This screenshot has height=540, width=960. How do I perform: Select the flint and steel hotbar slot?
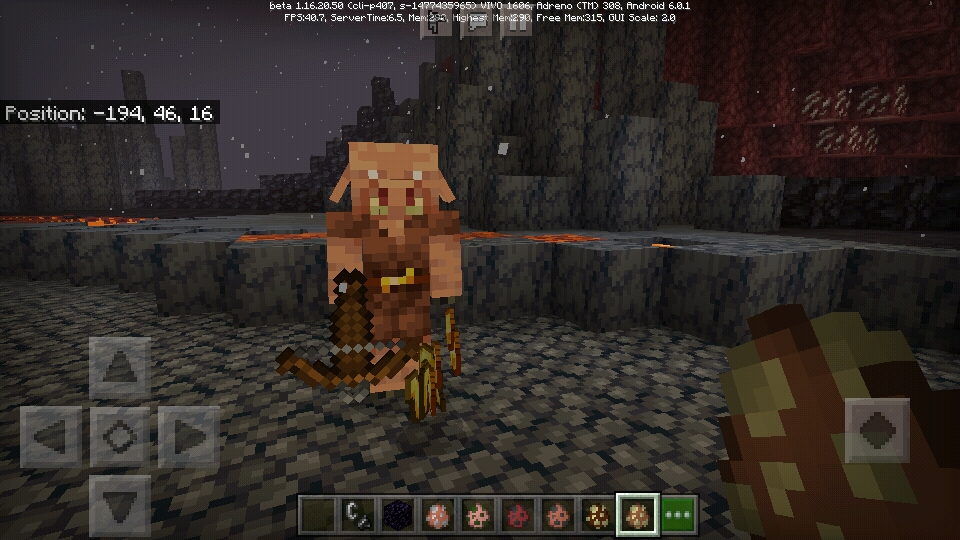coord(355,515)
